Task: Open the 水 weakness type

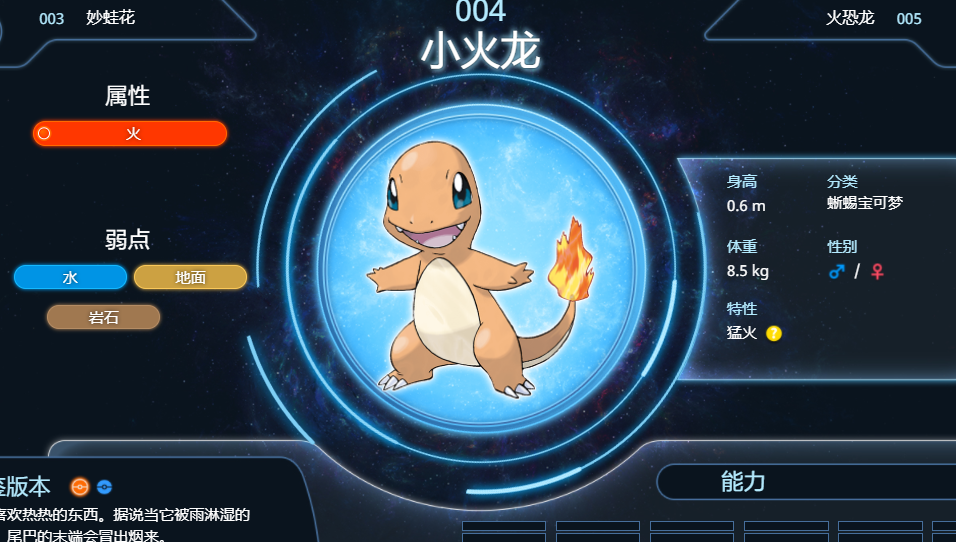Action: (x=70, y=277)
